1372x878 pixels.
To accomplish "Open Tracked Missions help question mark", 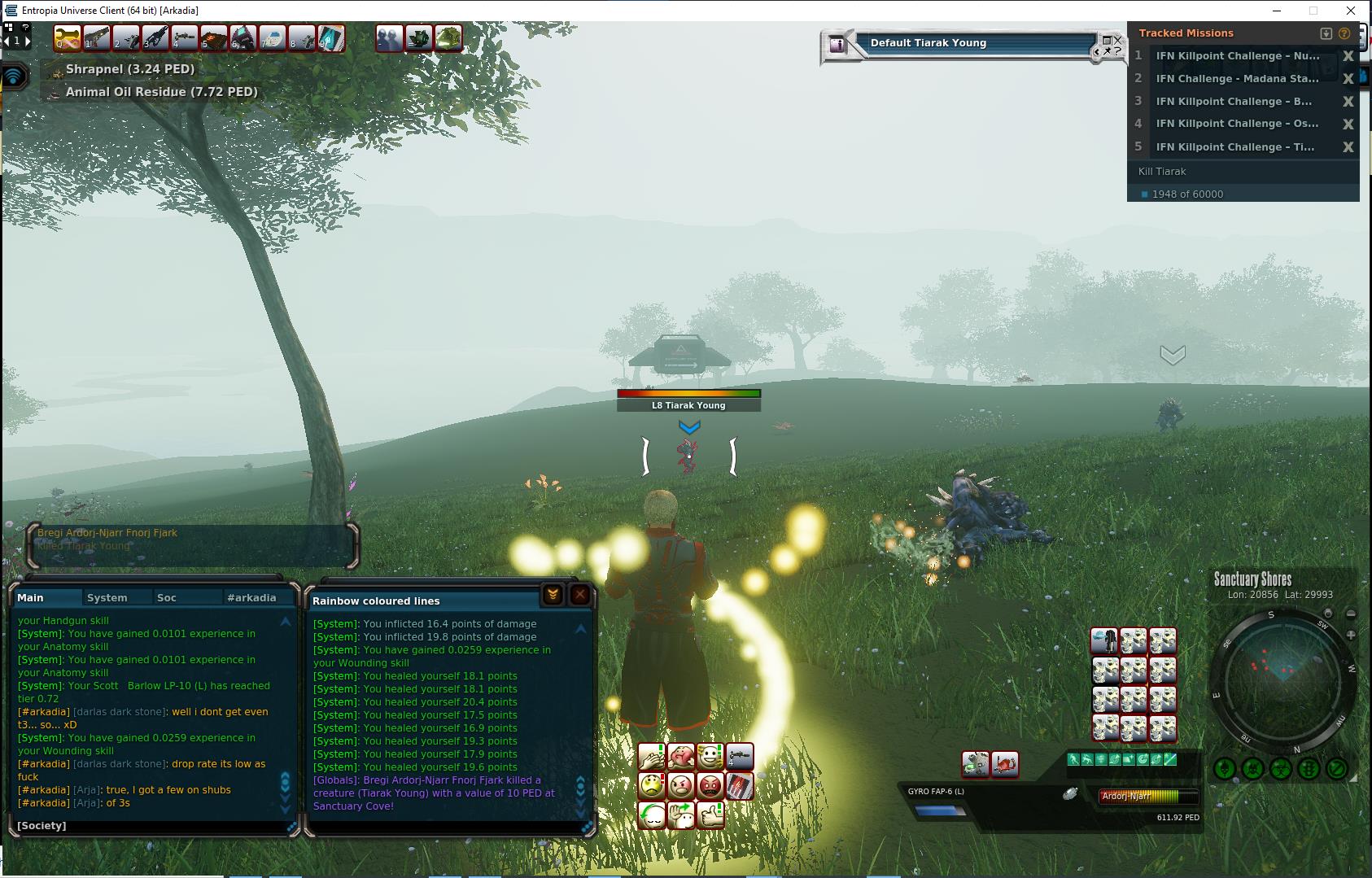I will (x=1344, y=33).
